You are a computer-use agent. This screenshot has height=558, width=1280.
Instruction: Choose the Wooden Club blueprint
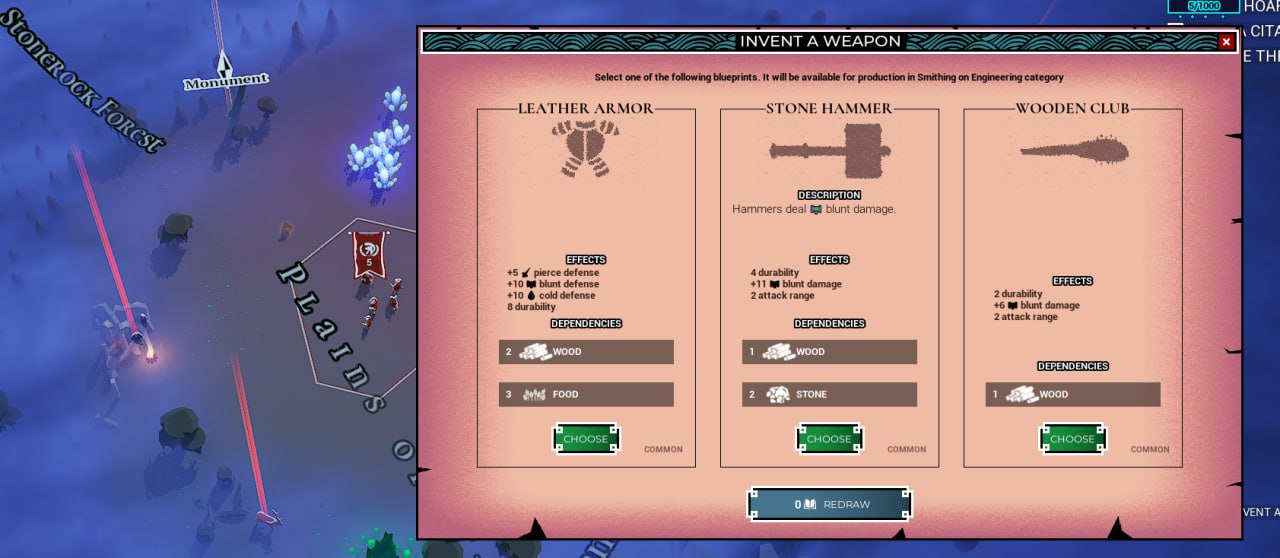(x=1072, y=439)
